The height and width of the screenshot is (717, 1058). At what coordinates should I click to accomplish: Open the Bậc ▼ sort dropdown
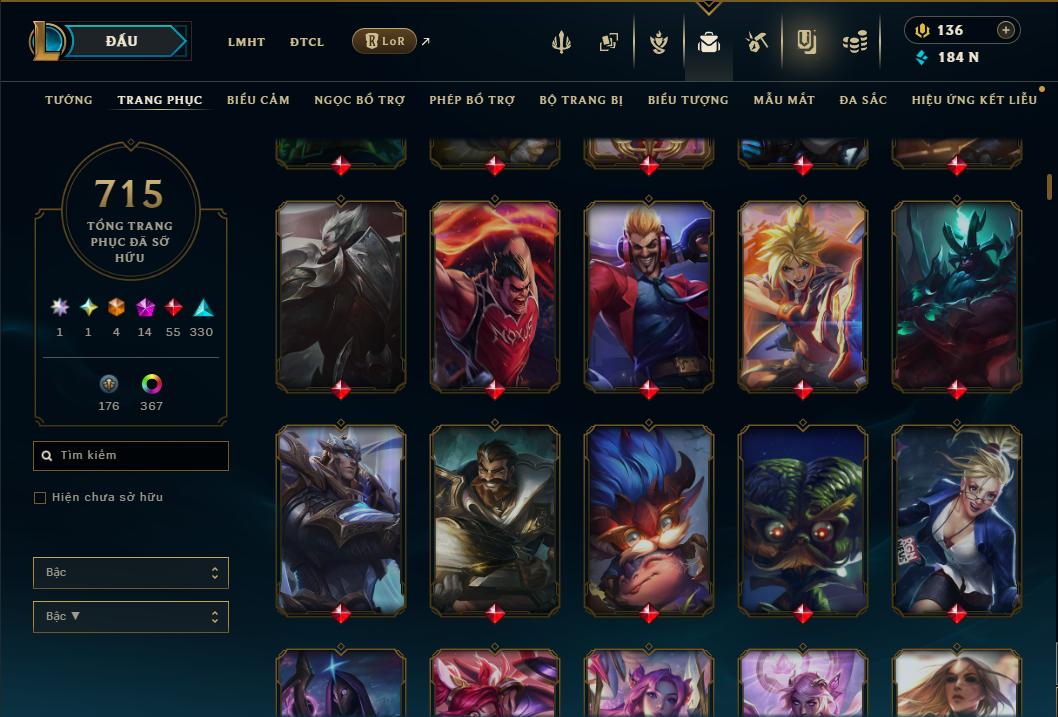131,617
